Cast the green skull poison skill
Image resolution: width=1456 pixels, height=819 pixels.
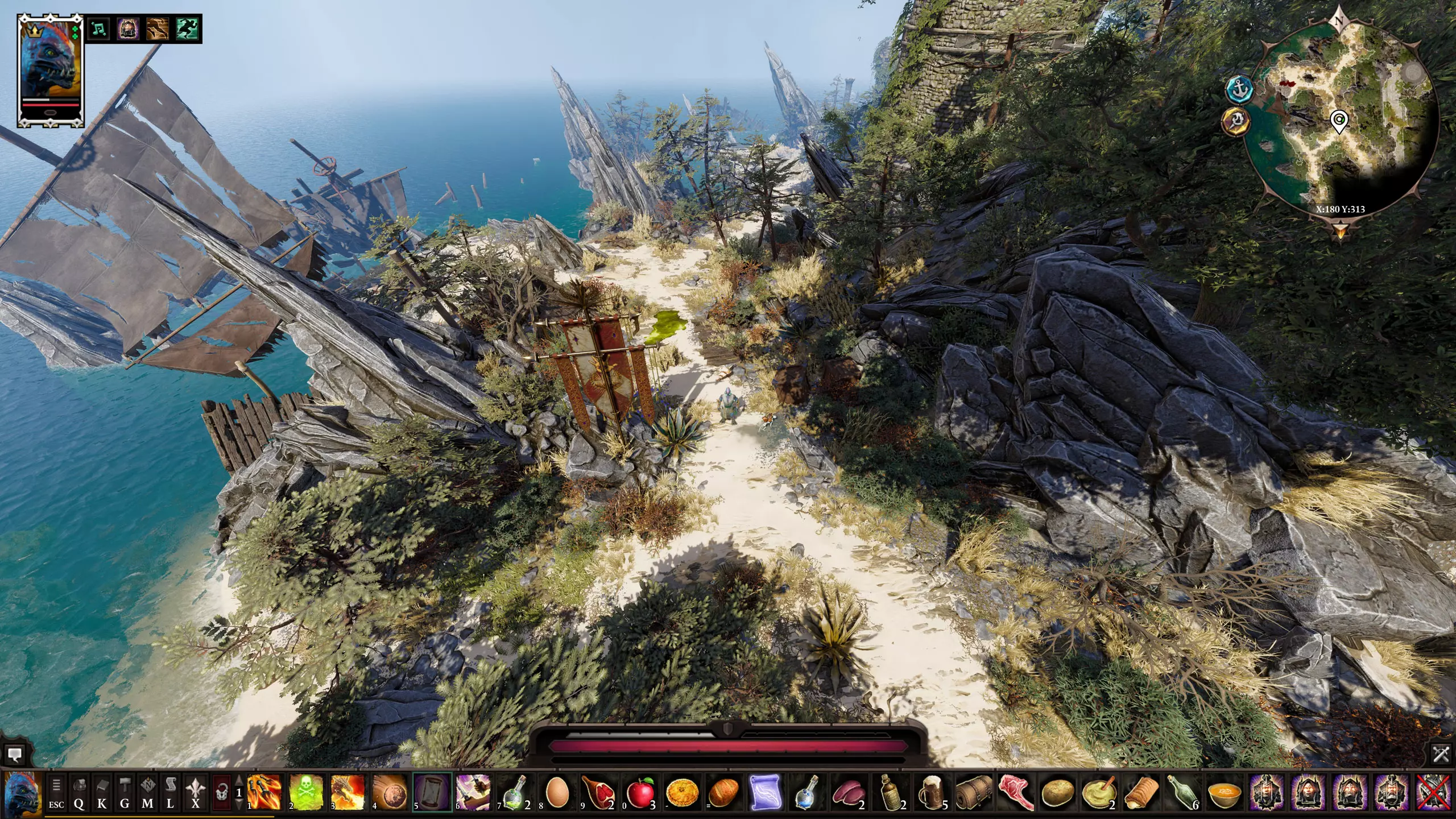coord(306,792)
